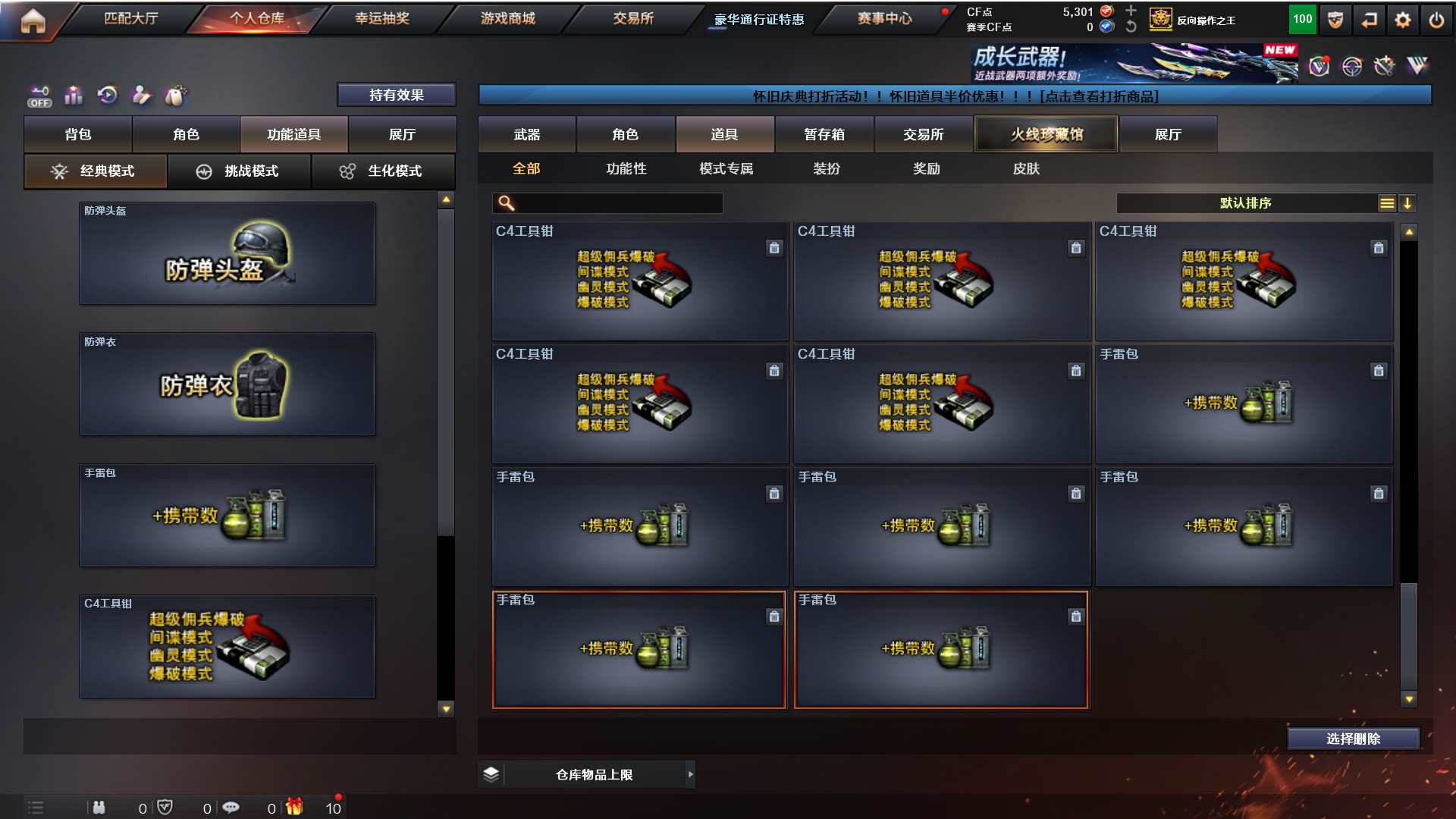Select the equipped 防弹衣 body armor slot
Screen dimensions: 1456x819
tap(227, 384)
